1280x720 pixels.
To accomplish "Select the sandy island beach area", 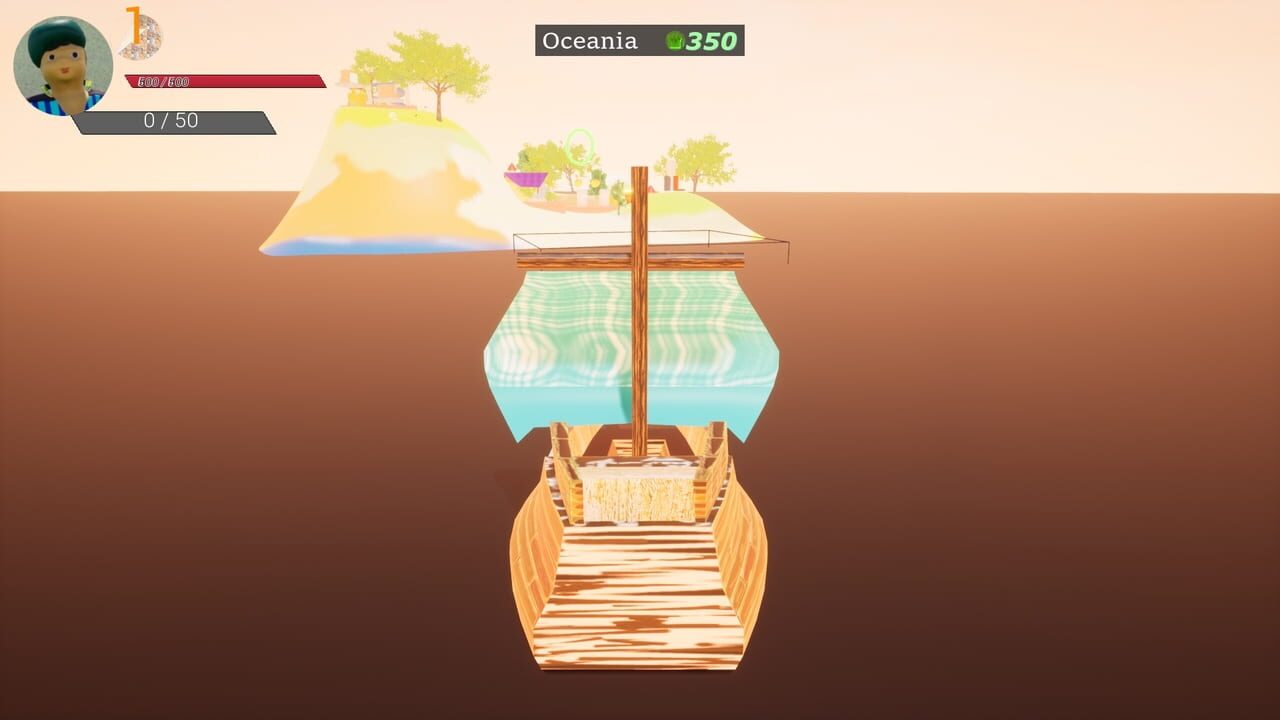I will click(360, 200).
